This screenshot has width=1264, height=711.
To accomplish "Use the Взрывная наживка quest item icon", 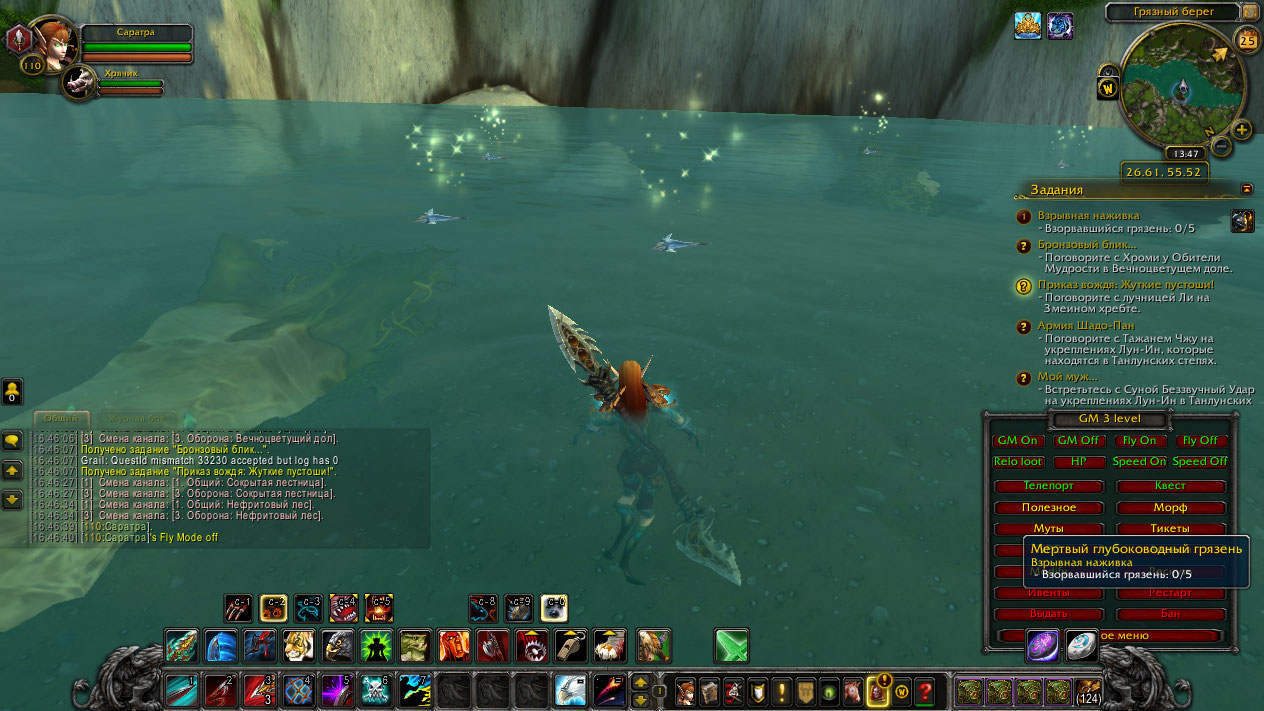I will pos(1242,221).
